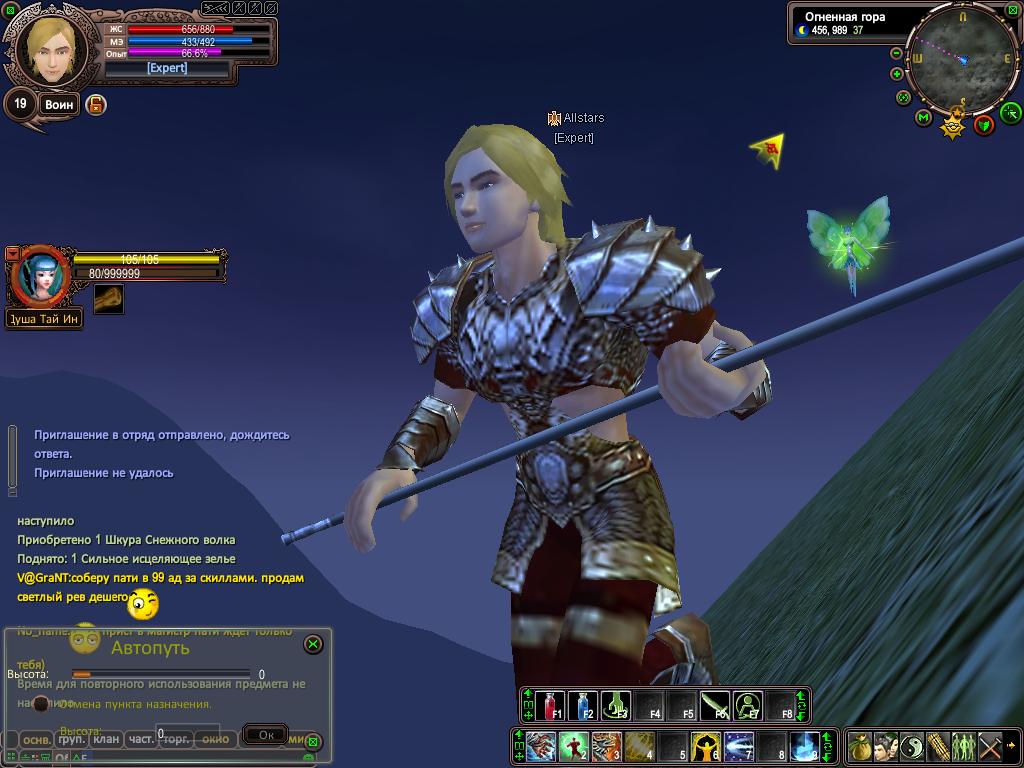1024x768 pixels.
Task: Cast the blue comet skill in slot 7
Action: point(739,745)
